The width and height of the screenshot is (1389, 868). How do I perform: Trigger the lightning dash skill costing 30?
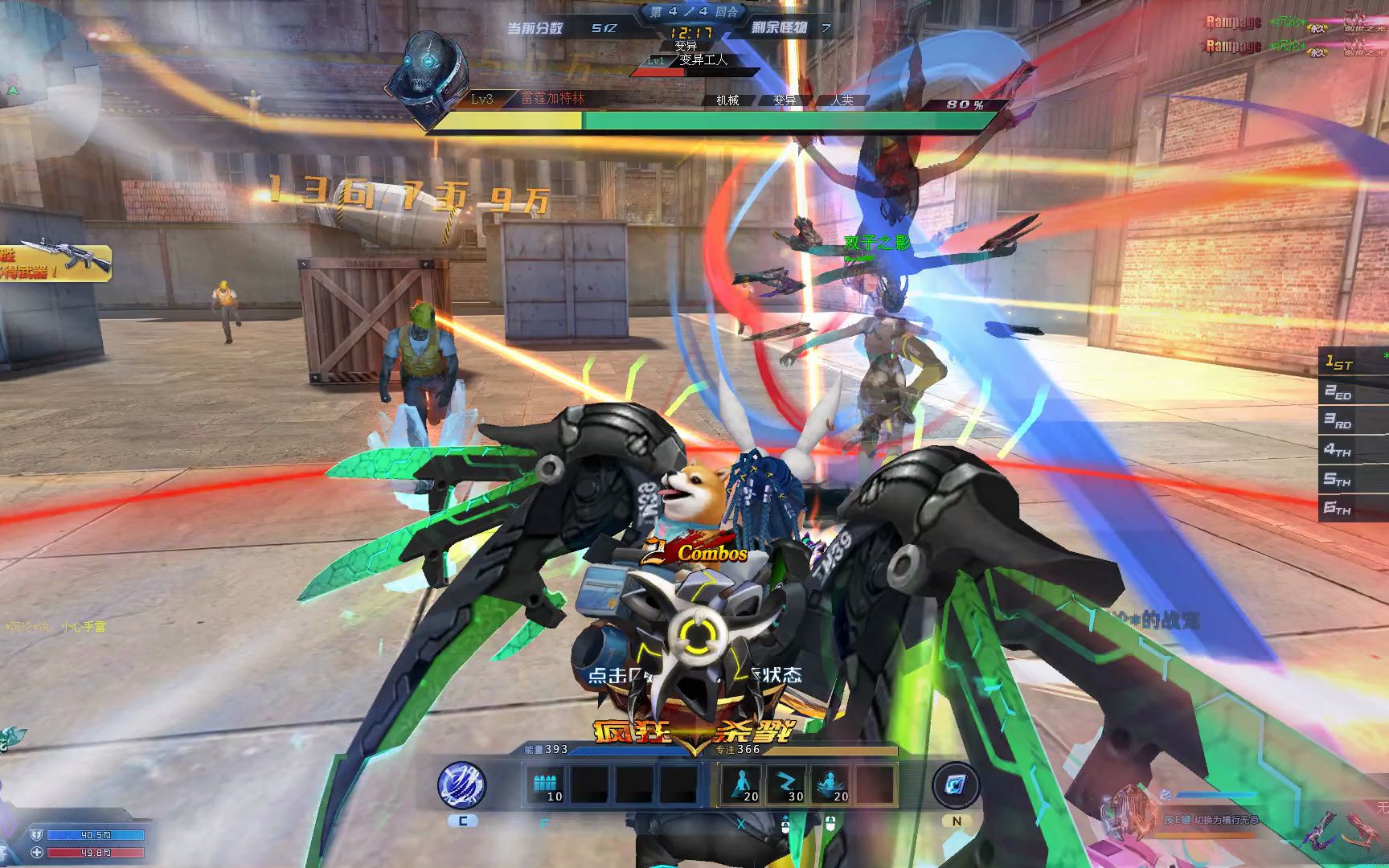pyautogui.click(x=785, y=784)
